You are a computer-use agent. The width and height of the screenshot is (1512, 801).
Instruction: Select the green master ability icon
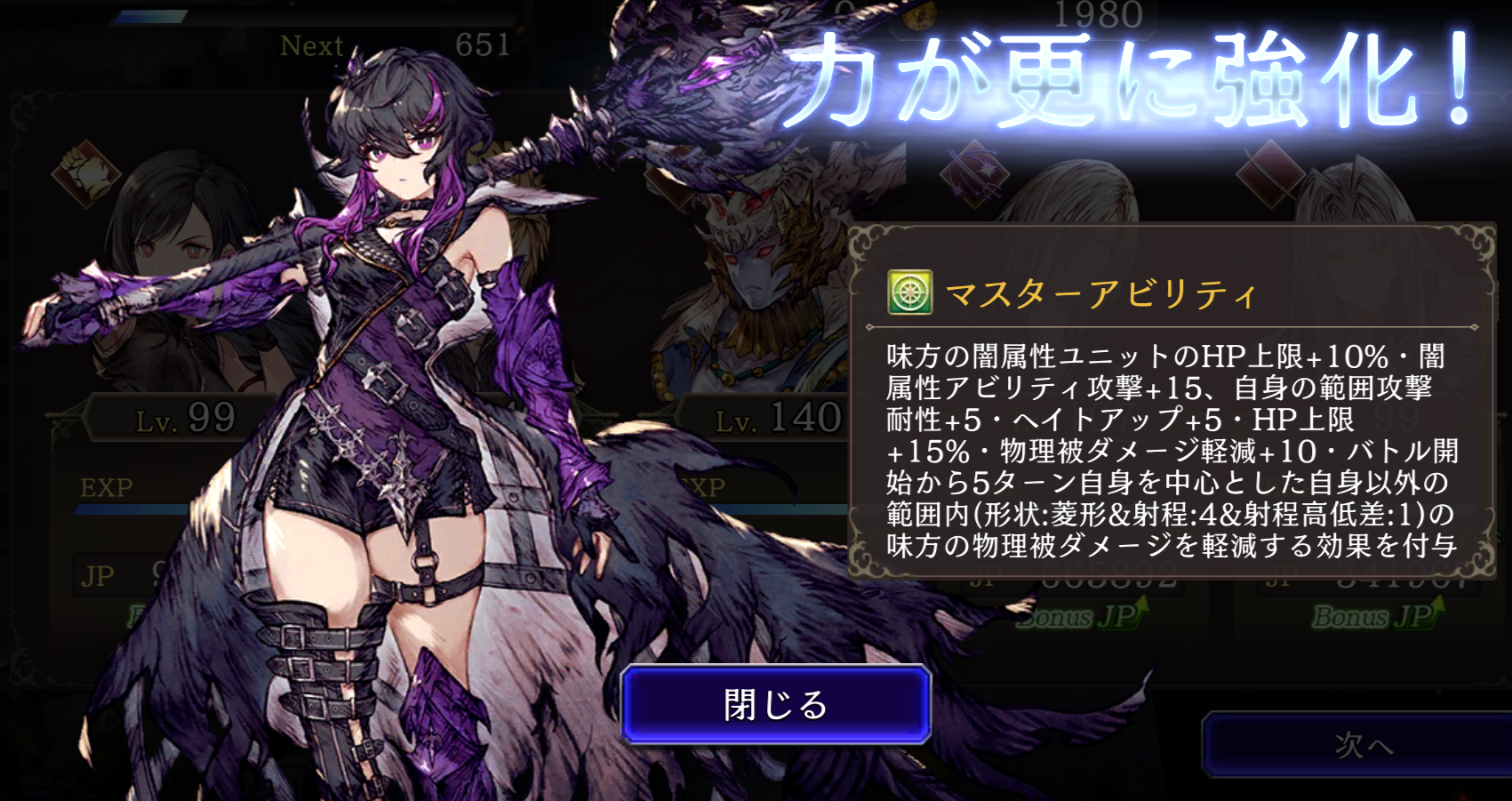click(909, 292)
